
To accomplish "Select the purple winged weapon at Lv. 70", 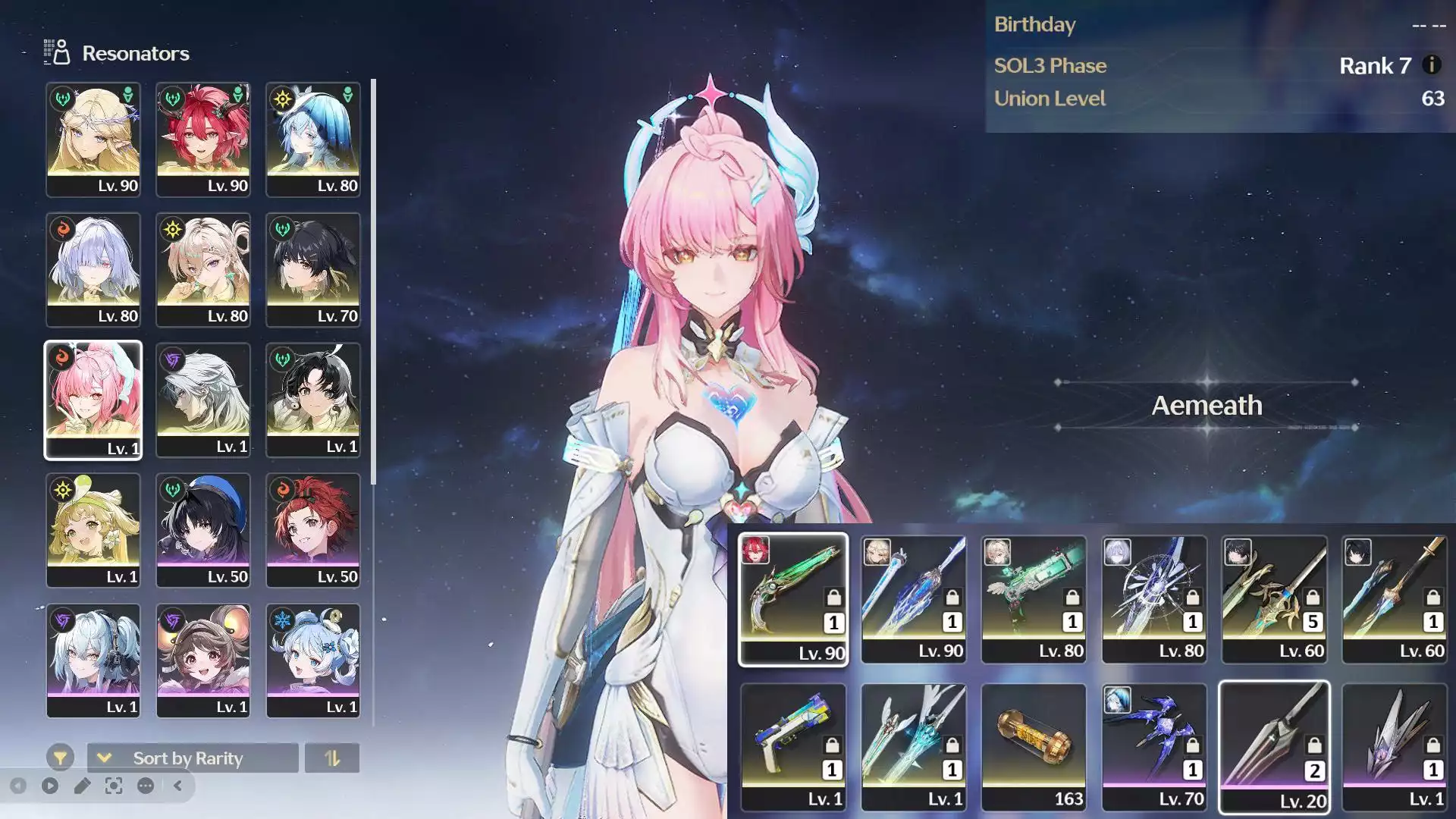I will [x=1153, y=746].
